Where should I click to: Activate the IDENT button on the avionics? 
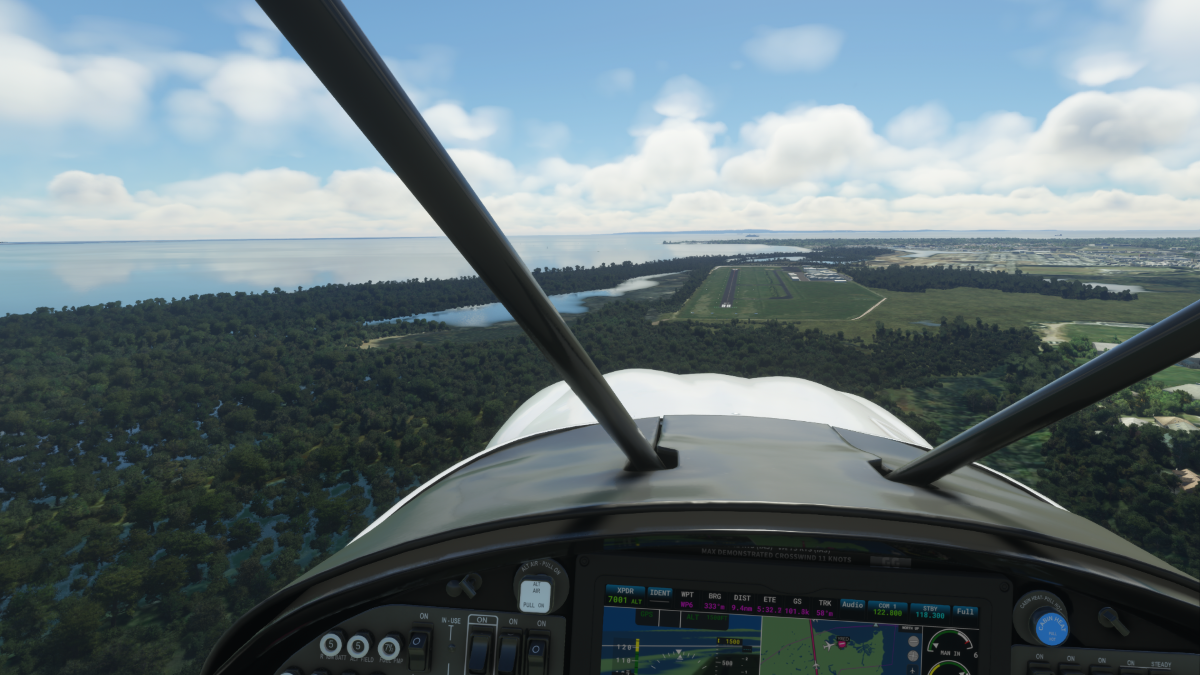pos(660,593)
